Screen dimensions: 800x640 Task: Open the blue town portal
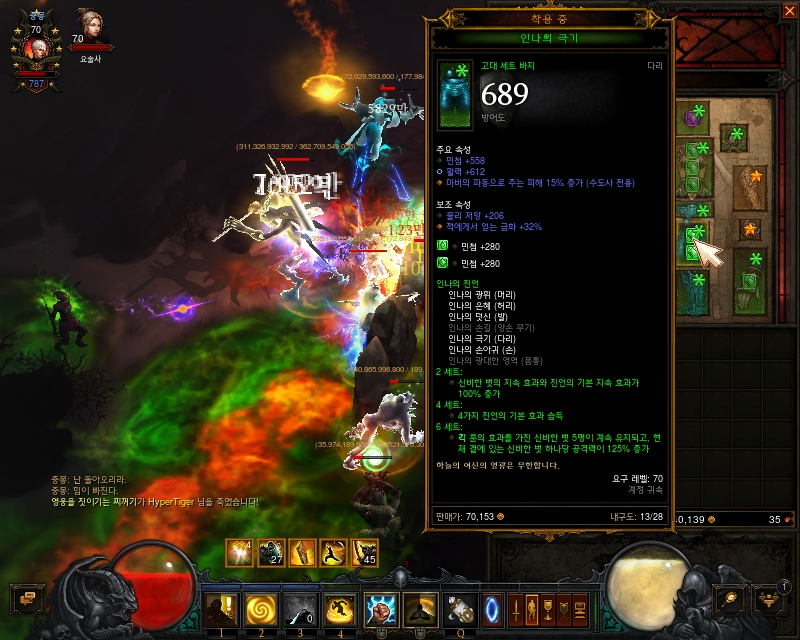pyautogui.click(x=491, y=607)
